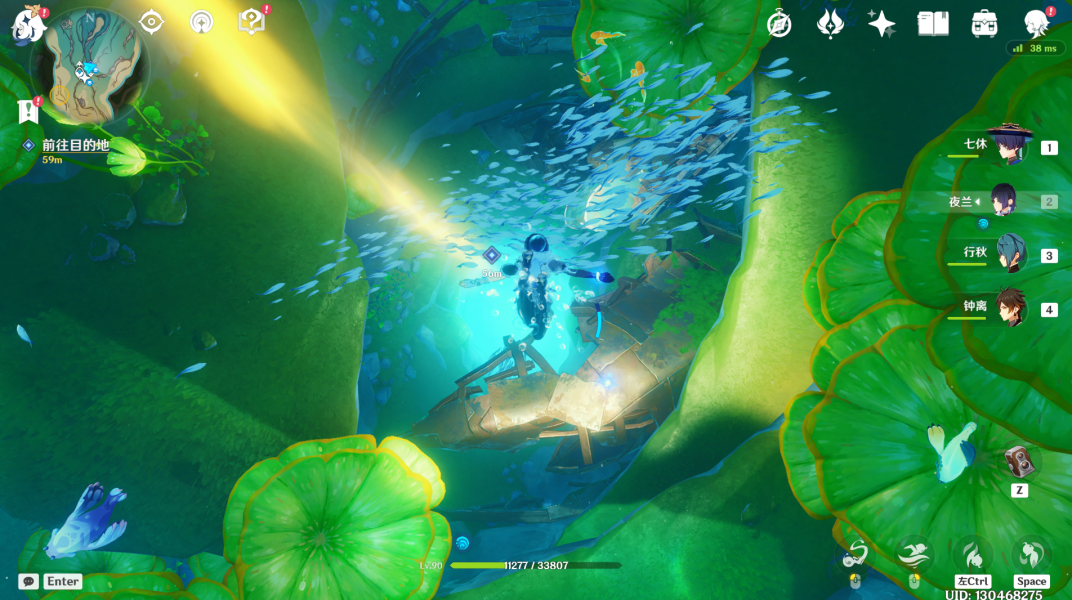Open the Wish four-pointed star icon

[x=881, y=24]
